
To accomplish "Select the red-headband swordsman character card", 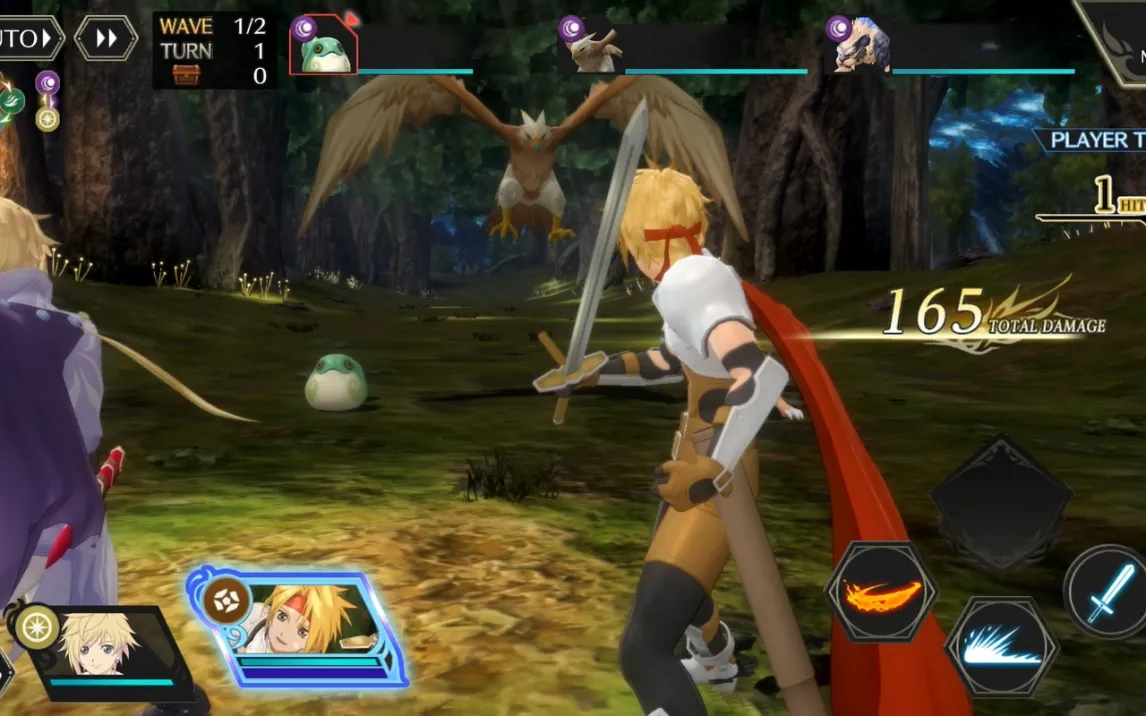I will 296,628.
